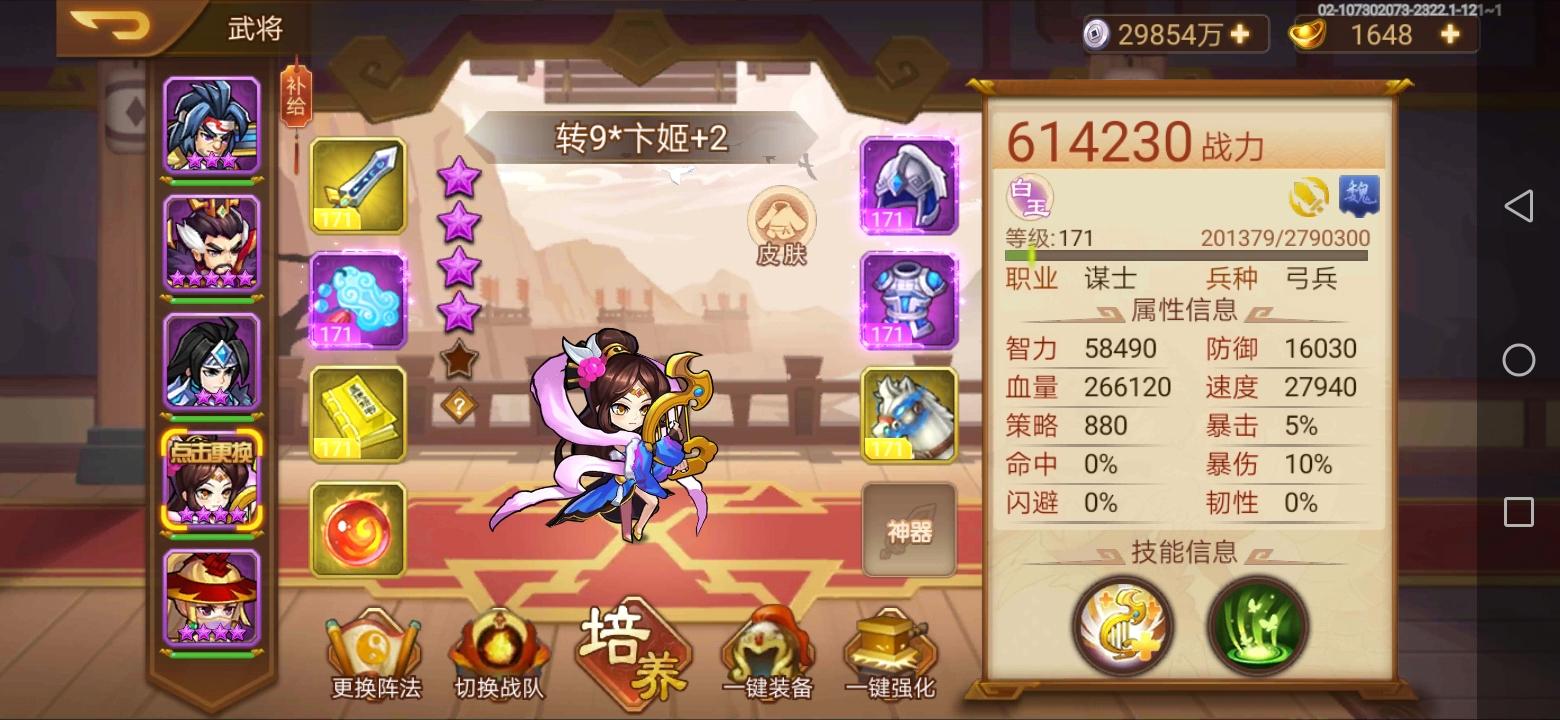The width and height of the screenshot is (1560, 720).
Task: Select the white horse mount slot
Action: point(908,413)
